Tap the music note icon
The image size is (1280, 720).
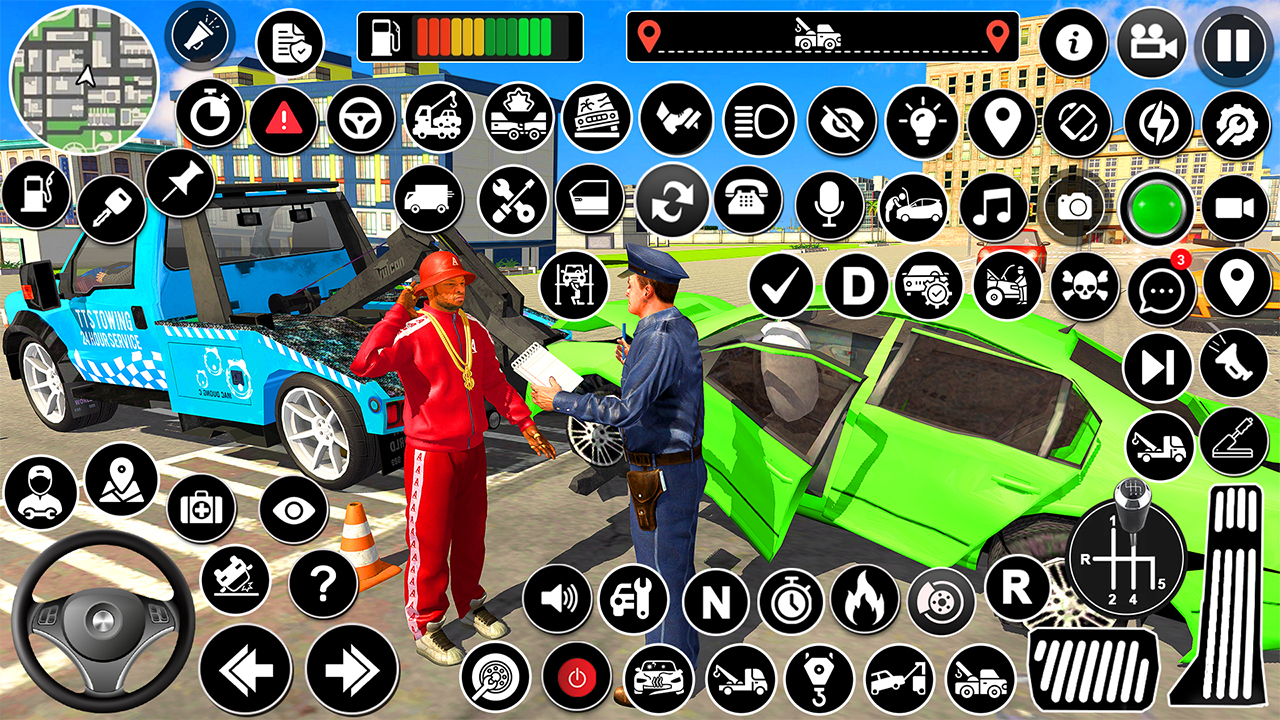point(993,207)
